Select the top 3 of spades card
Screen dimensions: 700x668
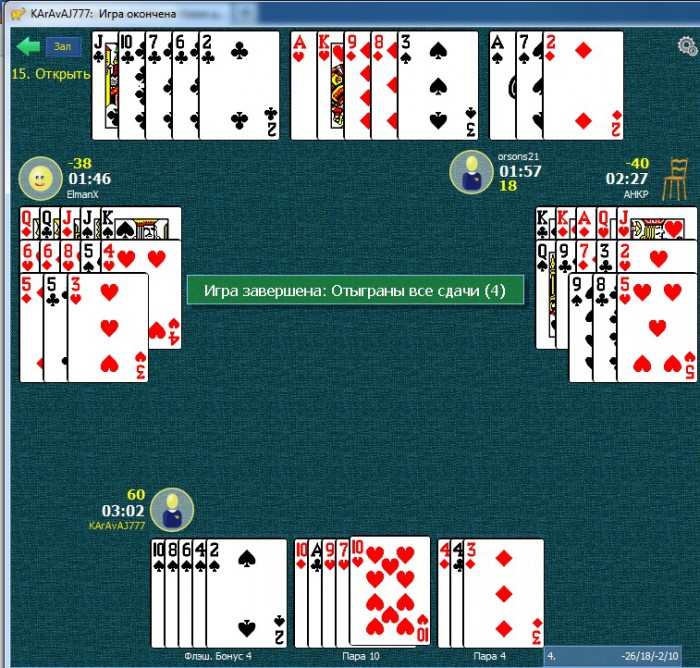pyautogui.click(x=438, y=85)
